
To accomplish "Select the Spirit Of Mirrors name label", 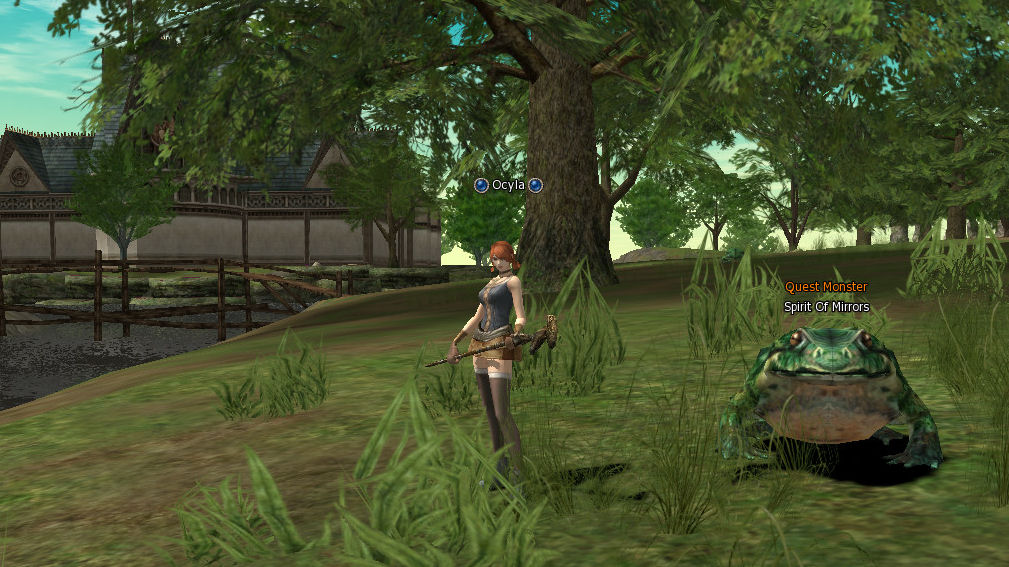I will point(826,307).
